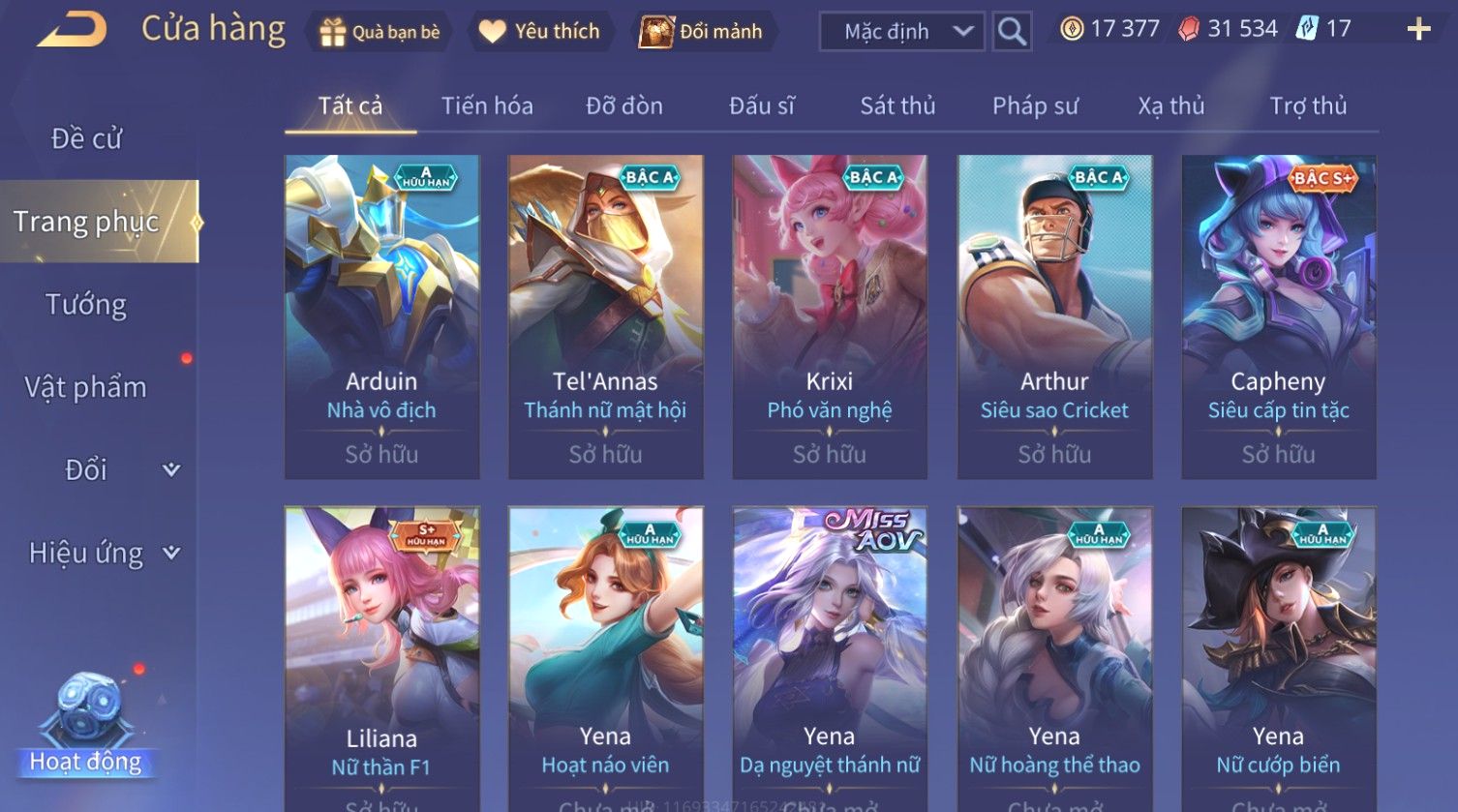The width and height of the screenshot is (1458, 812).
Task: Expand the Hiệu ứng menu
Action: coord(102,553)
